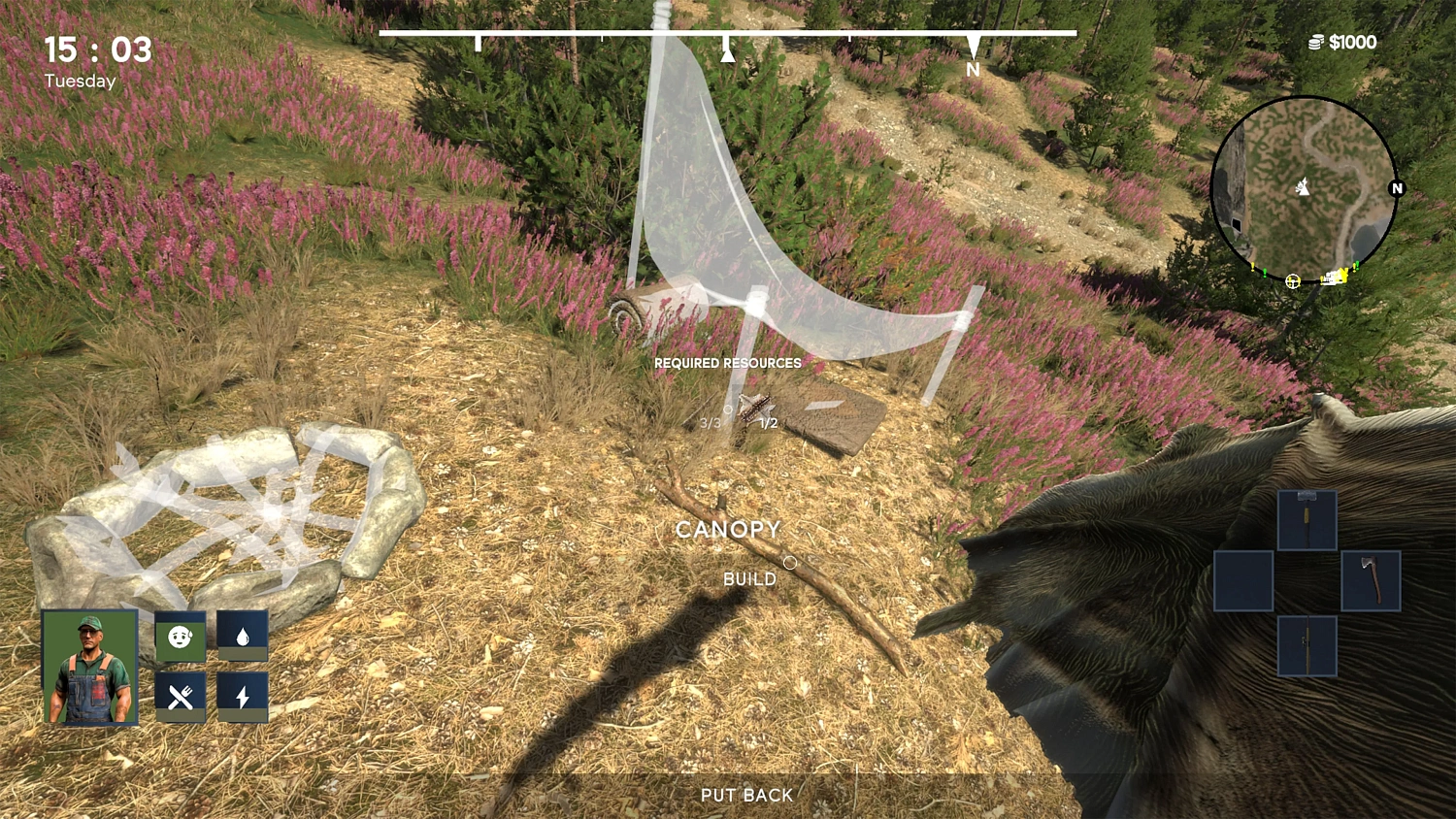This screenshot has height=819, width=1456.
Task: Click the coin stack icon beside $1000
Action: click(1318, 42)
